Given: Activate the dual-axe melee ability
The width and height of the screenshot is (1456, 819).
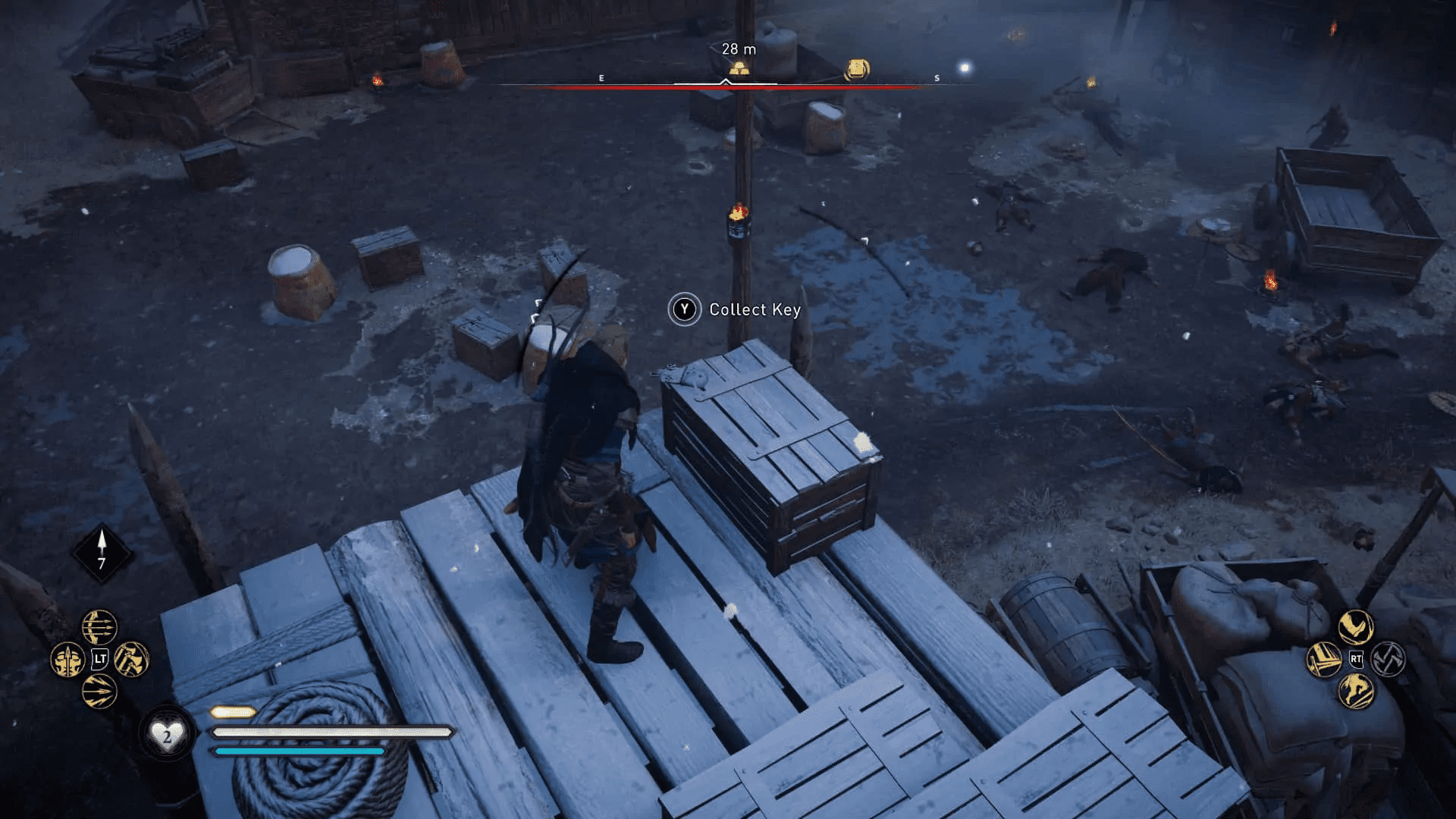Looking at the screenshot, I should point(130,660).
